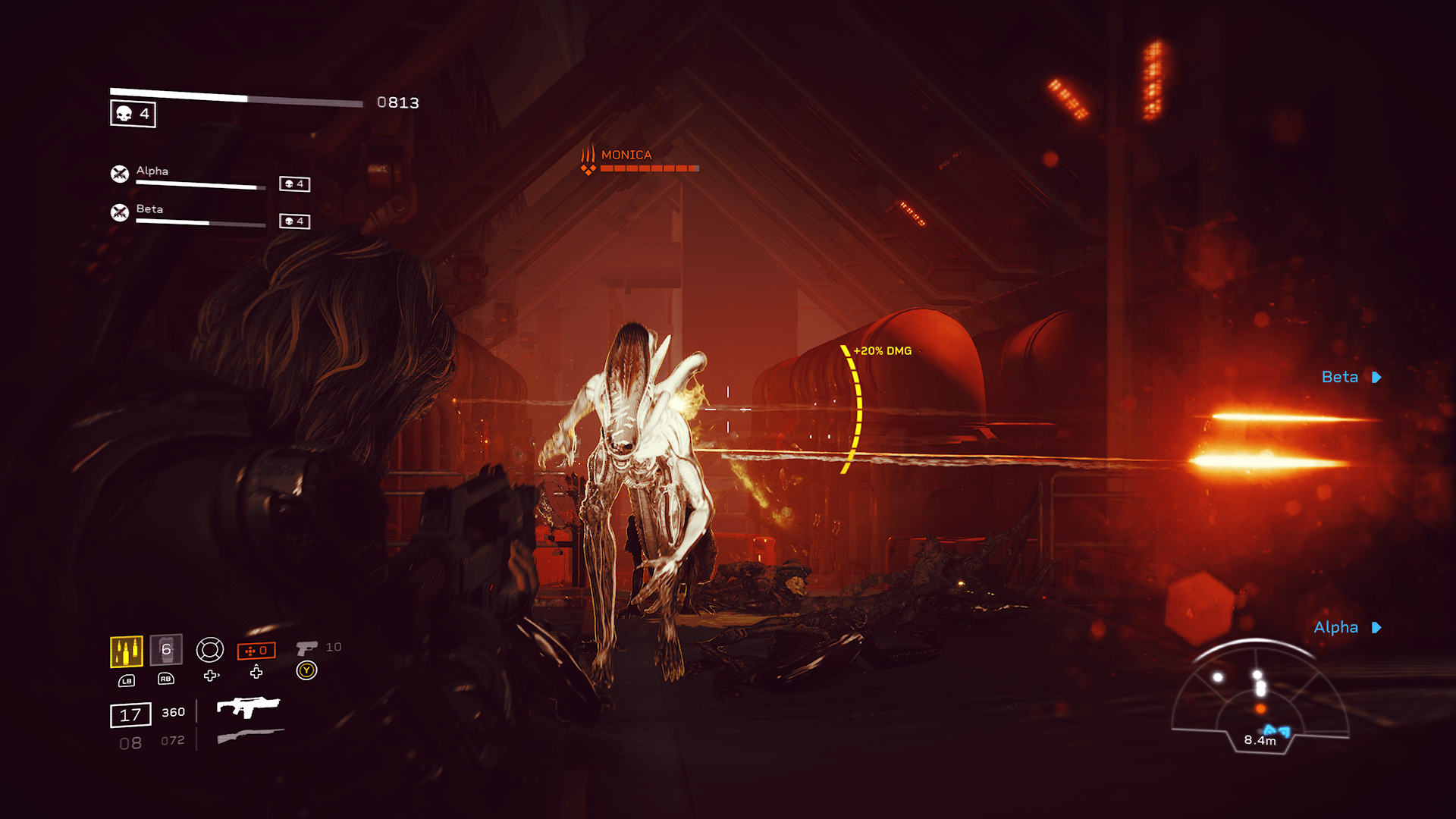1456x819 pixels.
Task: Click the blue Beta offscreen teammate marker
Action: pos(1351,377)
